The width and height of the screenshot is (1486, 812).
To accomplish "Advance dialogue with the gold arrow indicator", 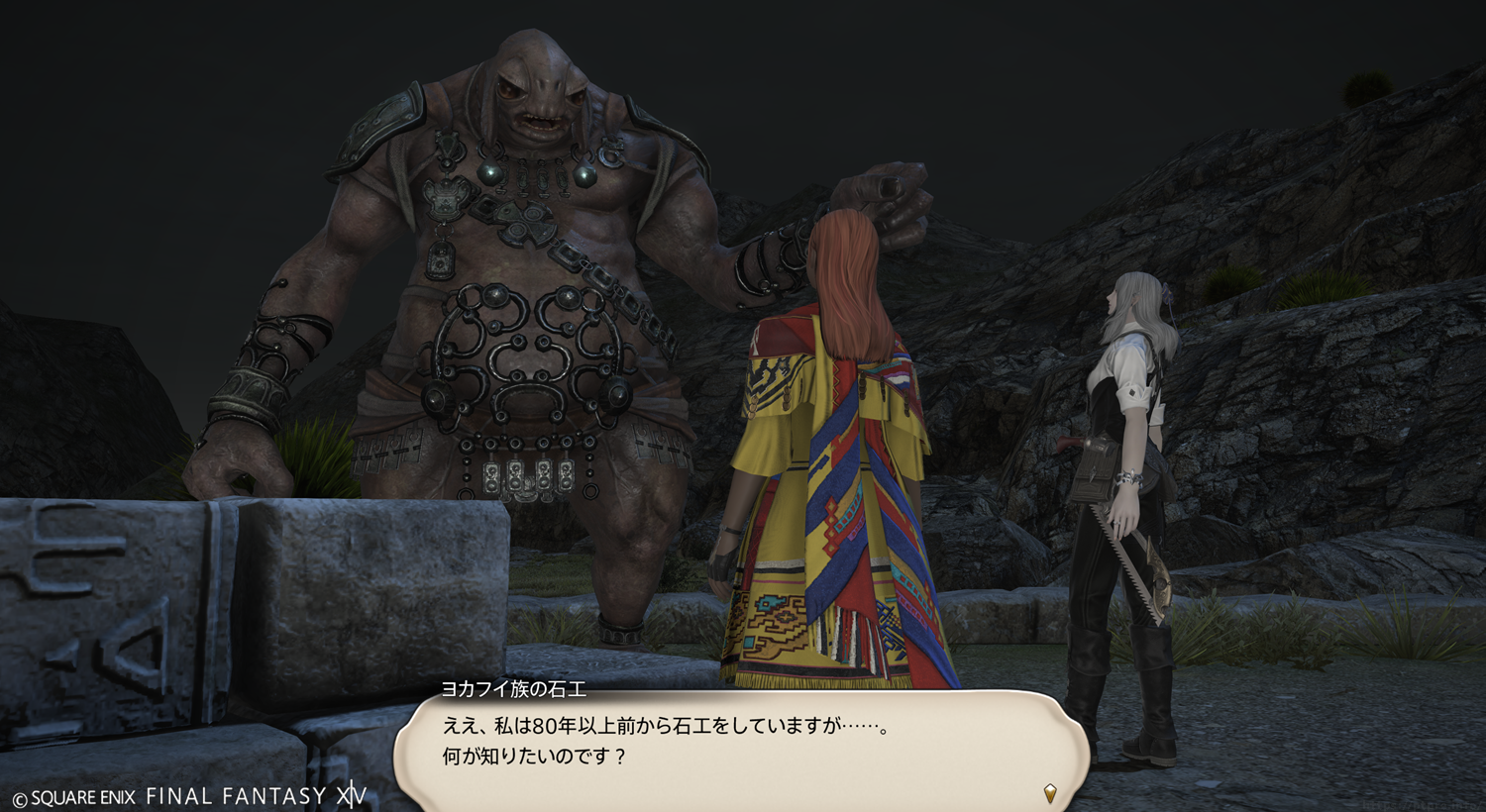I will click(1050, 792).
